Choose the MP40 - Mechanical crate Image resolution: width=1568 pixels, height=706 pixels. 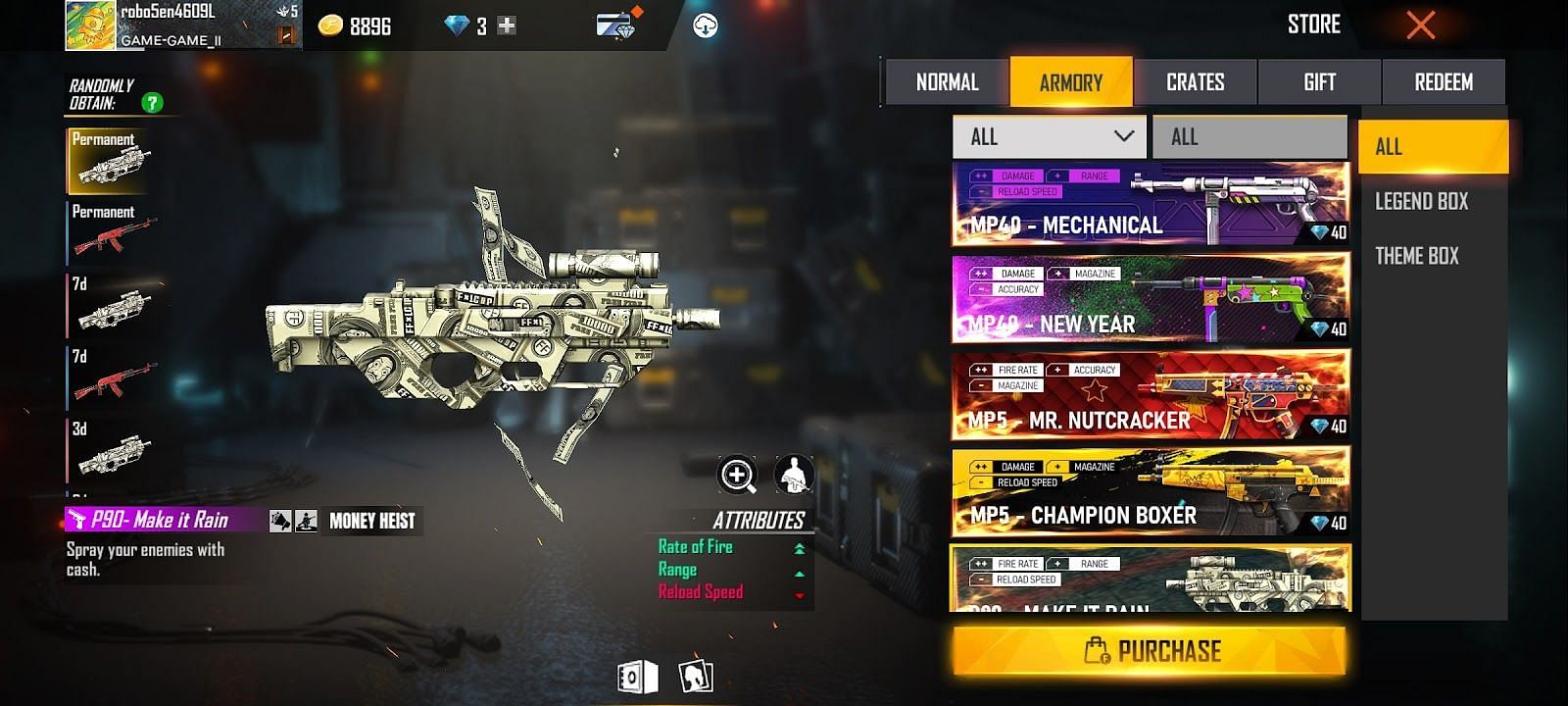1151,204
